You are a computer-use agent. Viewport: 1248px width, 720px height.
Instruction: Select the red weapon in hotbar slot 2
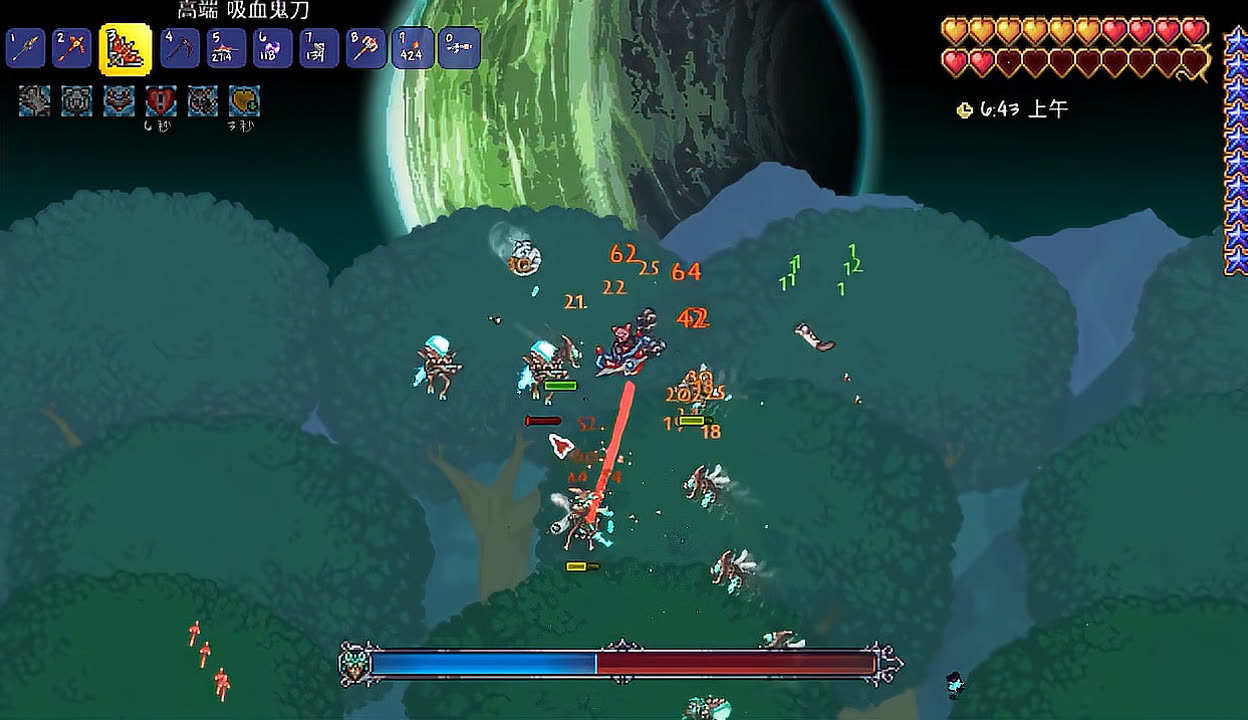(72, 48)
